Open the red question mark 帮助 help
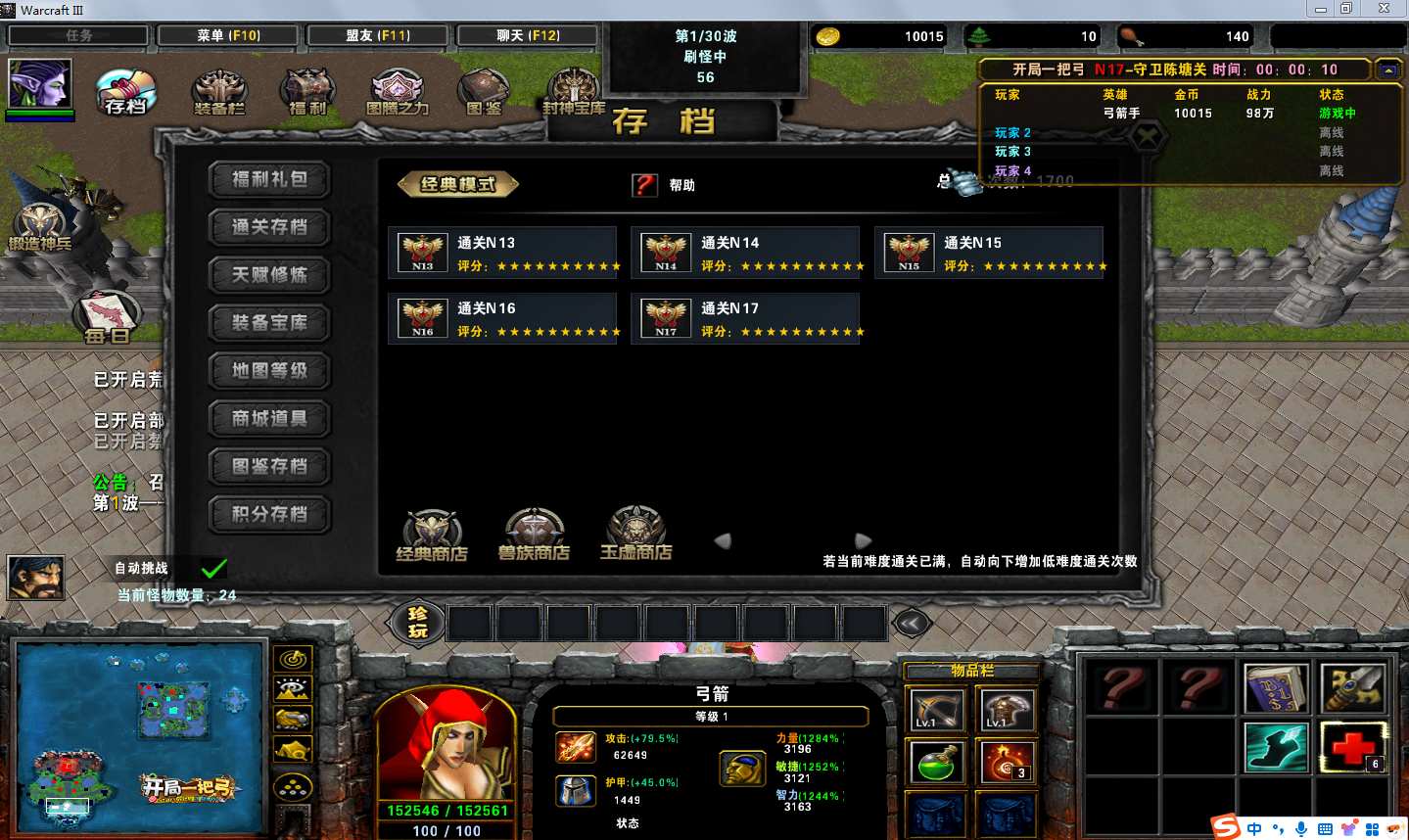This screenshot has height=840, width=1409. 644,185
